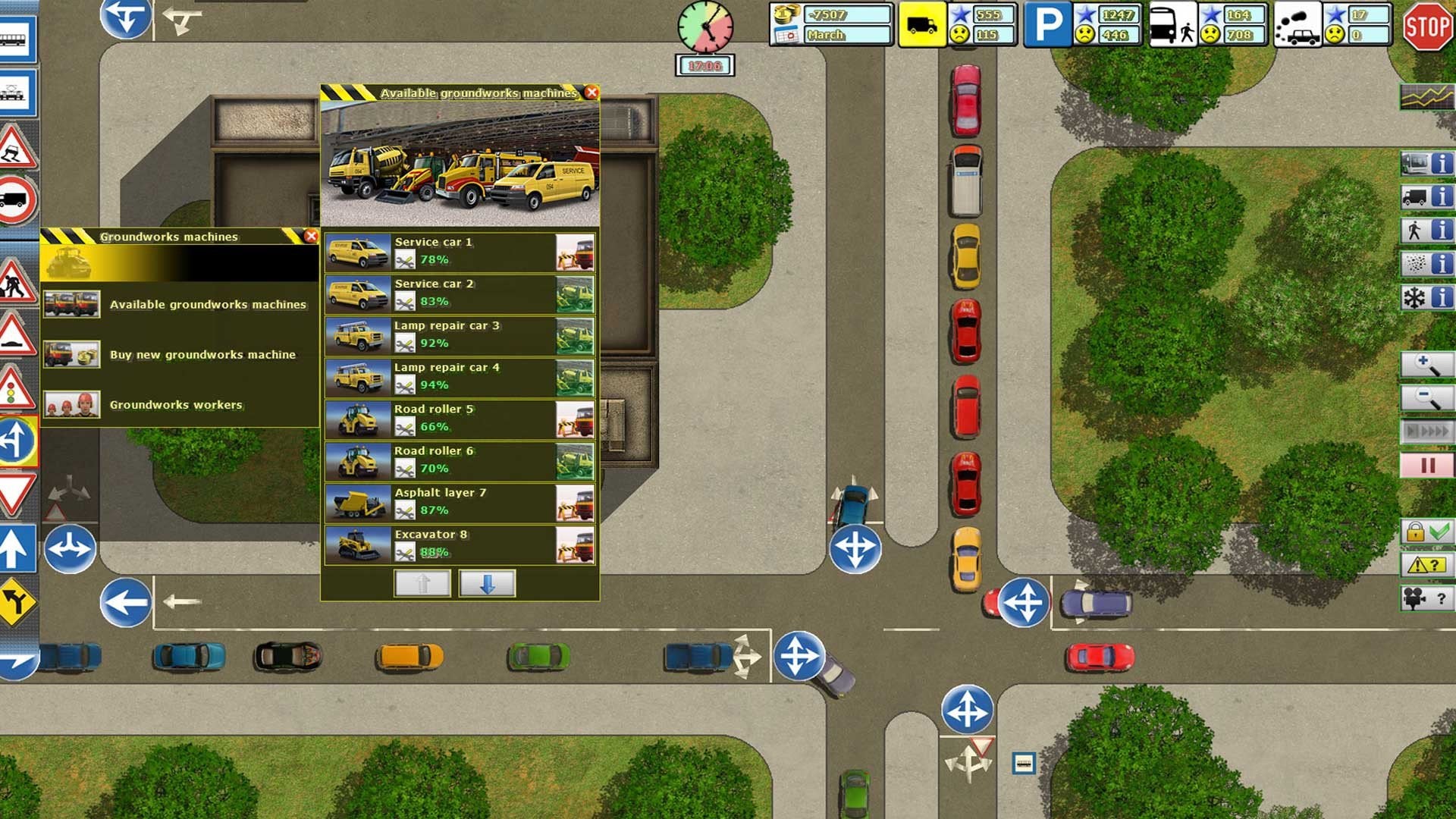The width and height of the screenshot is (1456, 819).
Task: Open the Groundworks workers menu
Action: pyautogui.click(x=175, y=405)
